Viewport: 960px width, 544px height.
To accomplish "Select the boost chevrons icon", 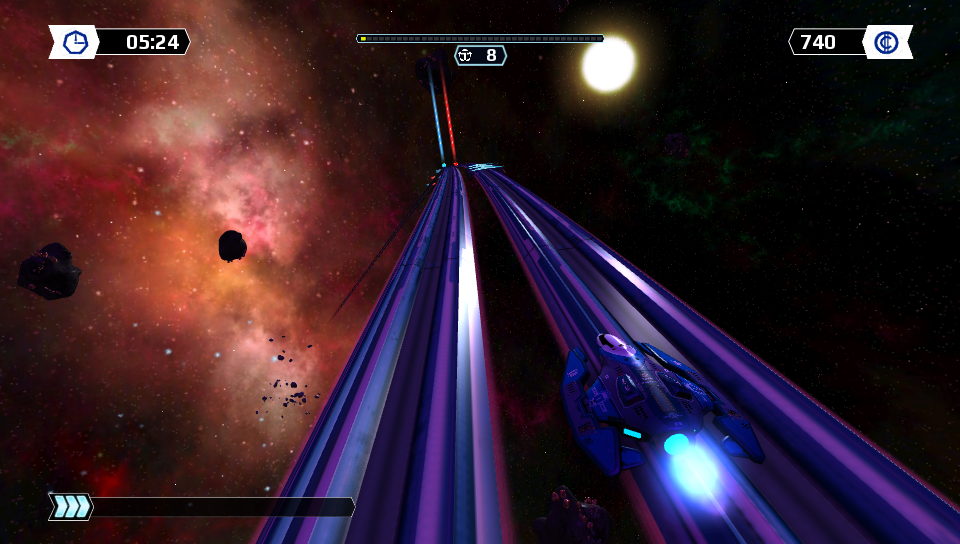I will tap(72, 507).
